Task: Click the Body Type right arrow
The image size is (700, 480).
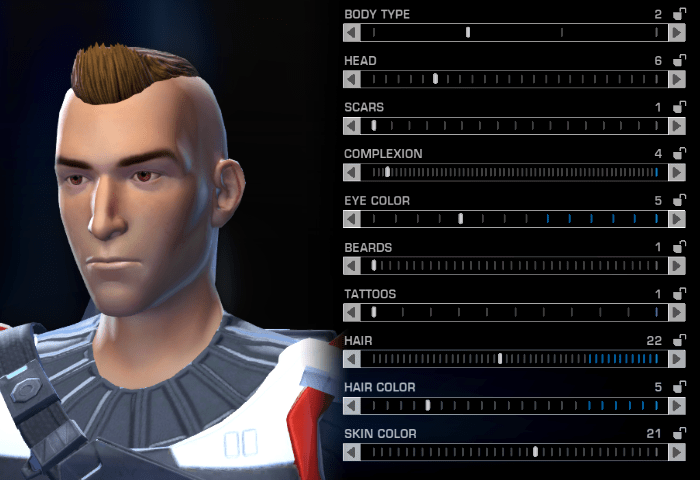Action: point(677,32)
